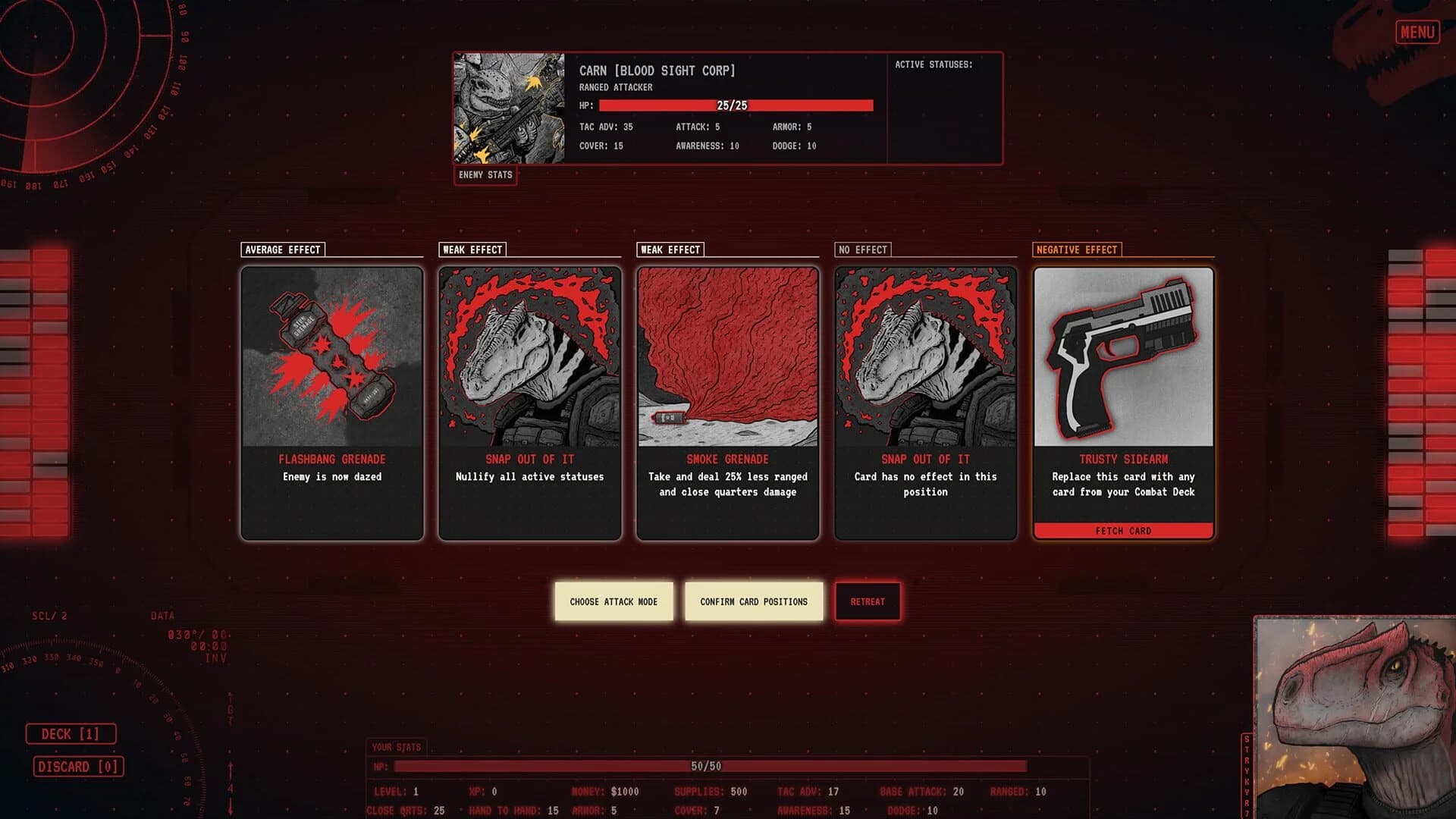Confirm Card Positions
Screen dimensions: 1456x819
(x=753, y=601)
